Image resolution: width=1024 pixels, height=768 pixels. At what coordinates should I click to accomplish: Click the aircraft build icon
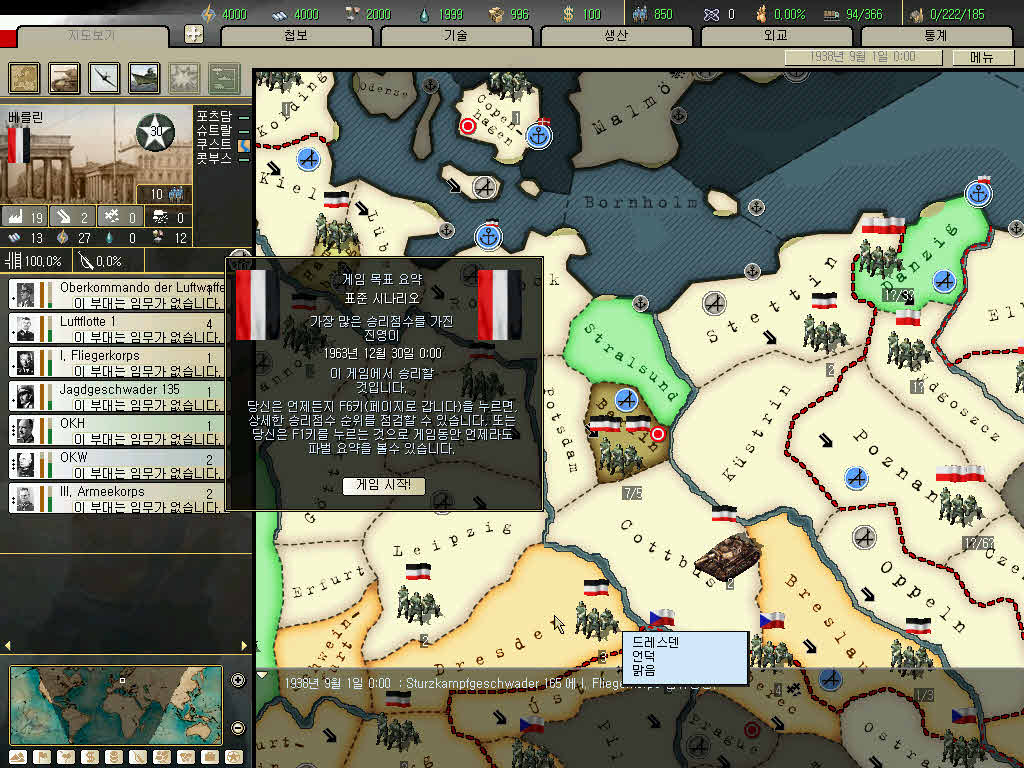click(105, 77)
